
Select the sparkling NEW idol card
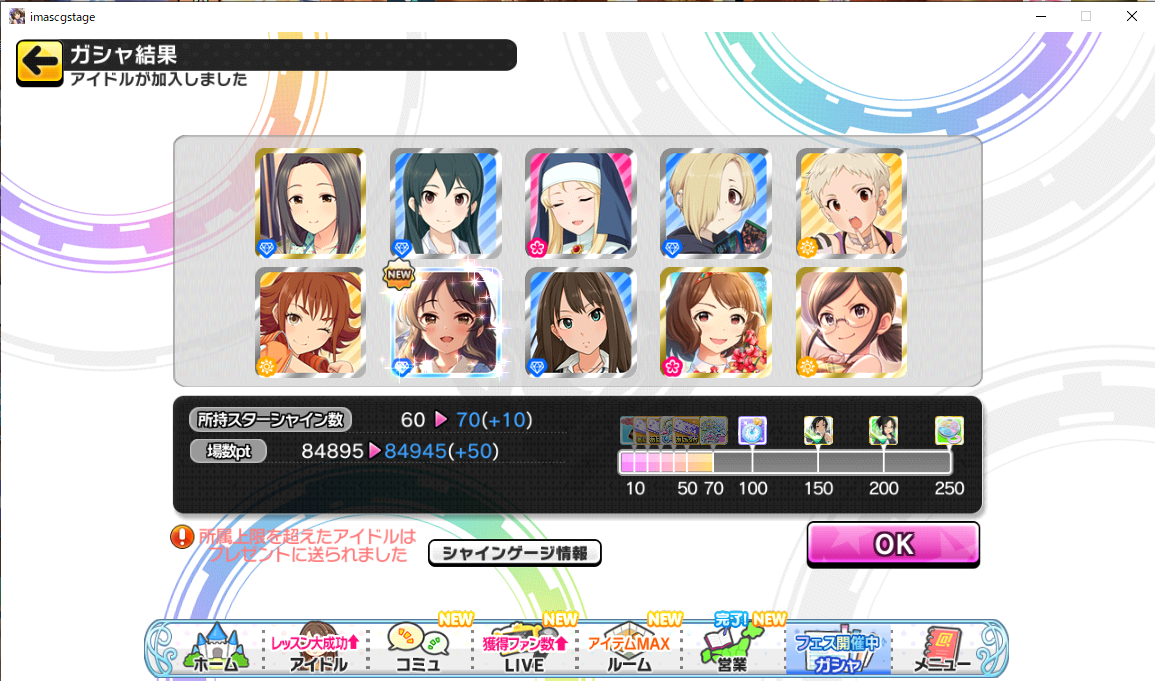445,322
